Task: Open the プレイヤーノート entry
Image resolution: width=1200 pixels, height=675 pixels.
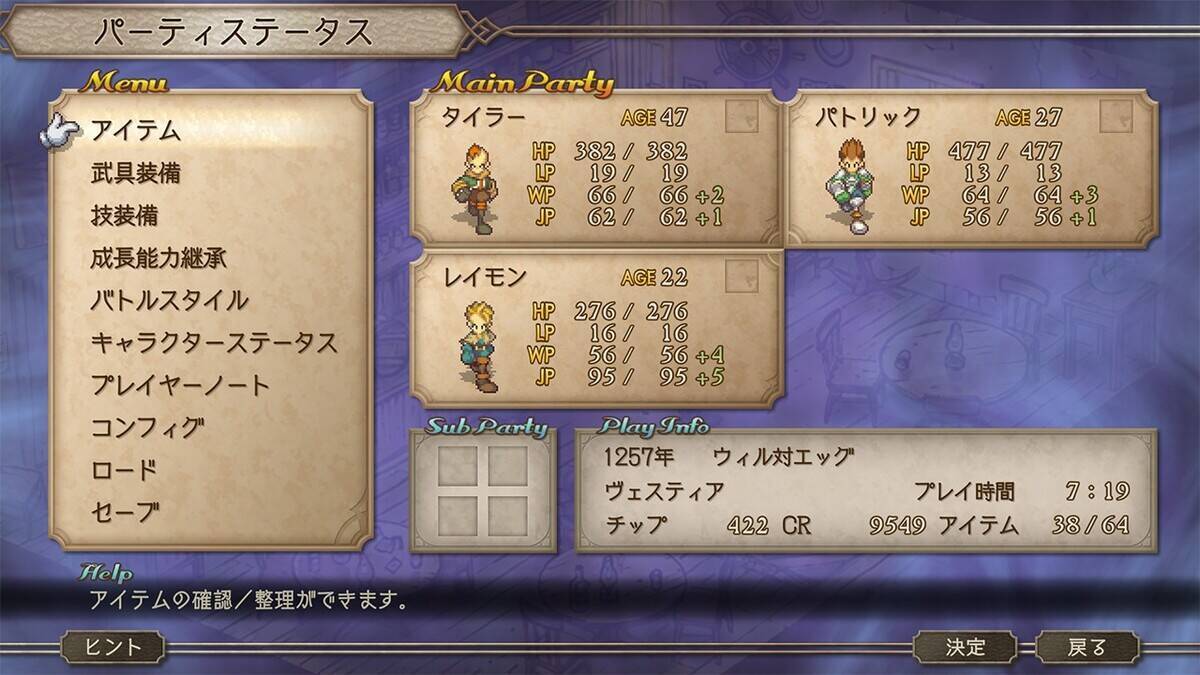Action: coord(180,385)
